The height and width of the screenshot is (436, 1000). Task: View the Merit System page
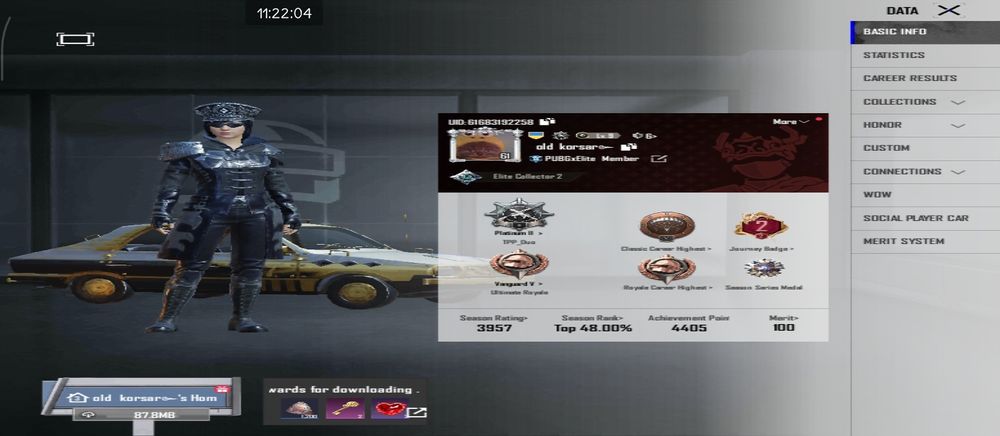tap(903, 241)
